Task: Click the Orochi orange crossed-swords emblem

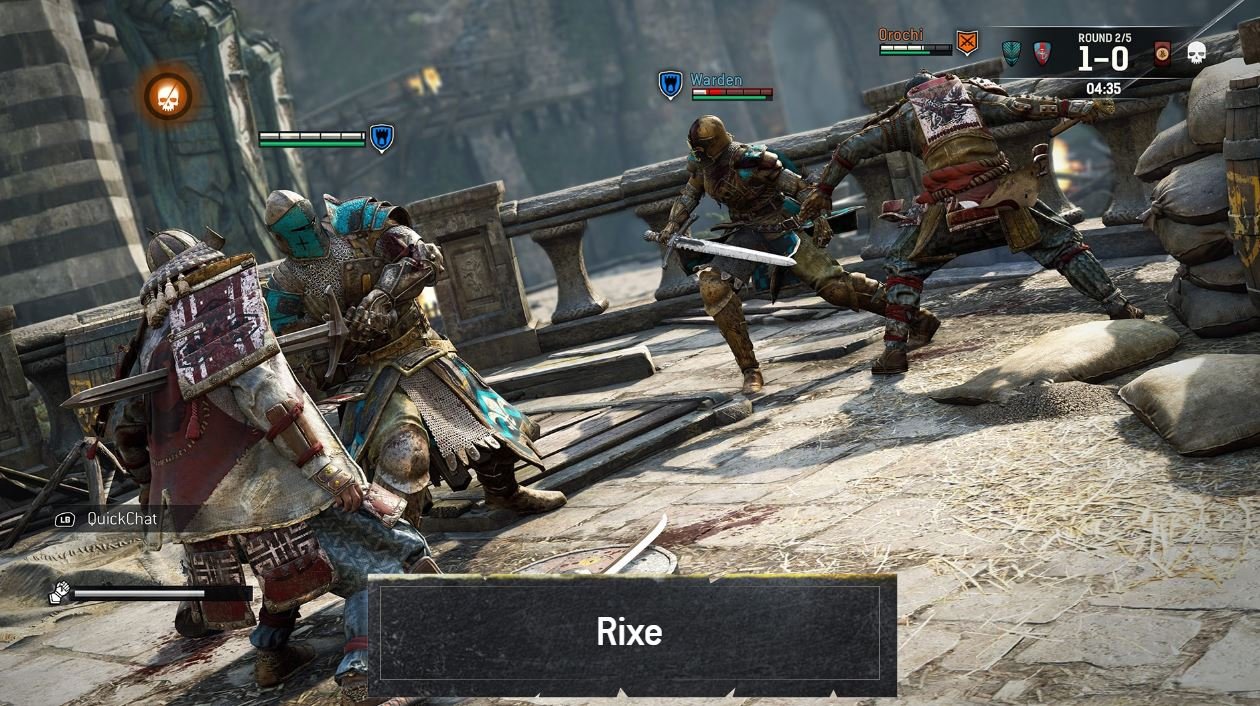Action: [966, 42]
